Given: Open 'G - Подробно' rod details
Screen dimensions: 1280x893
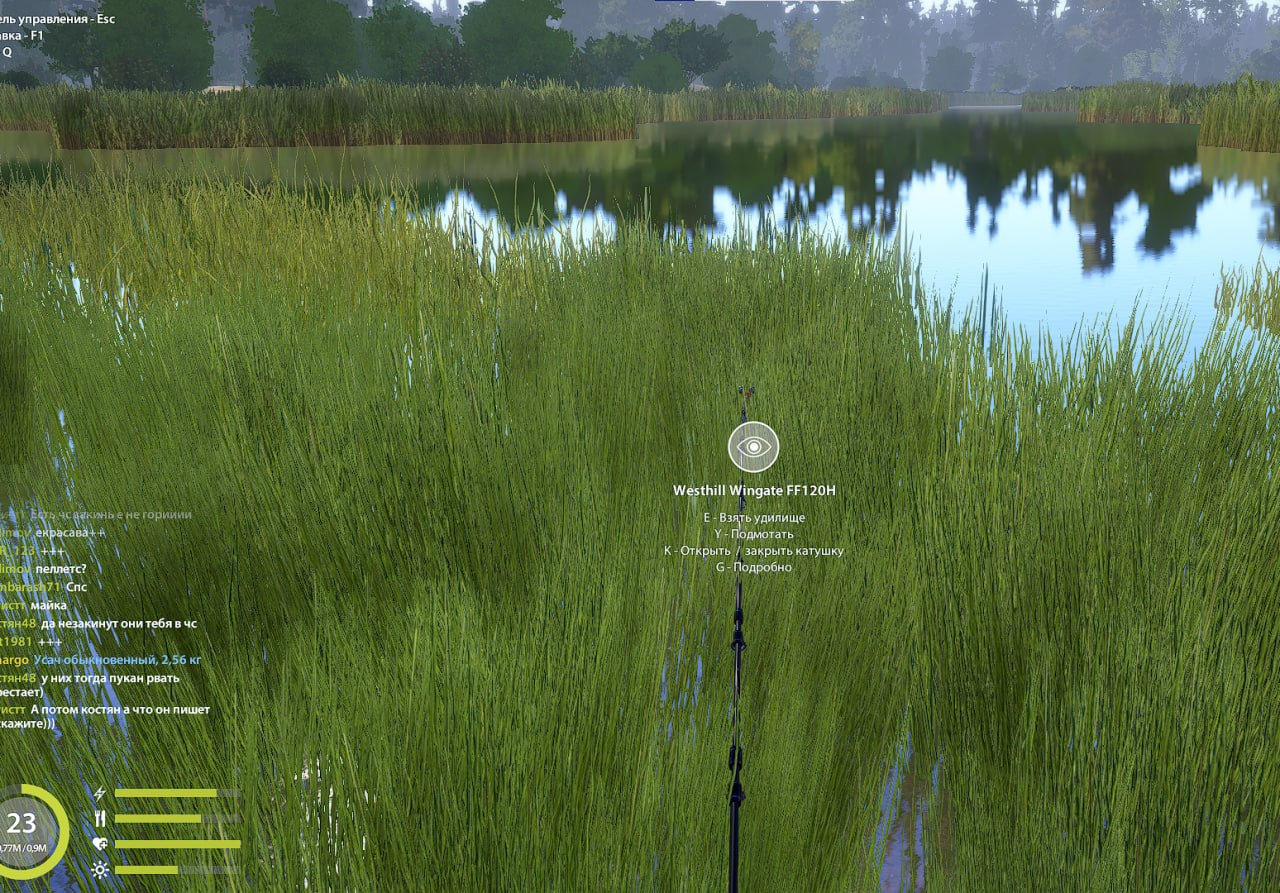Looking at the screenshot, I should (x=754, y=567).
